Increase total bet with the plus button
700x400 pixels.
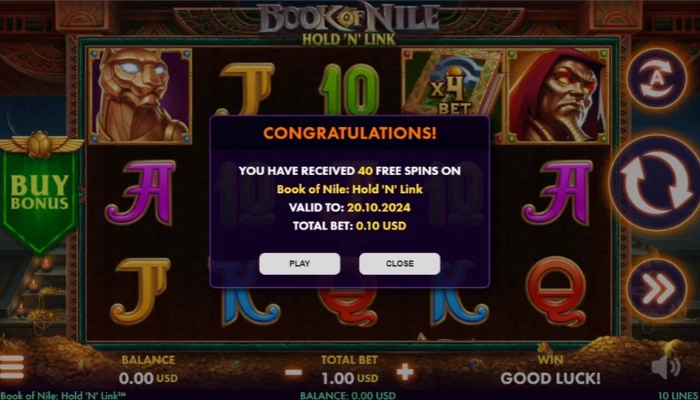pos(404,372)
